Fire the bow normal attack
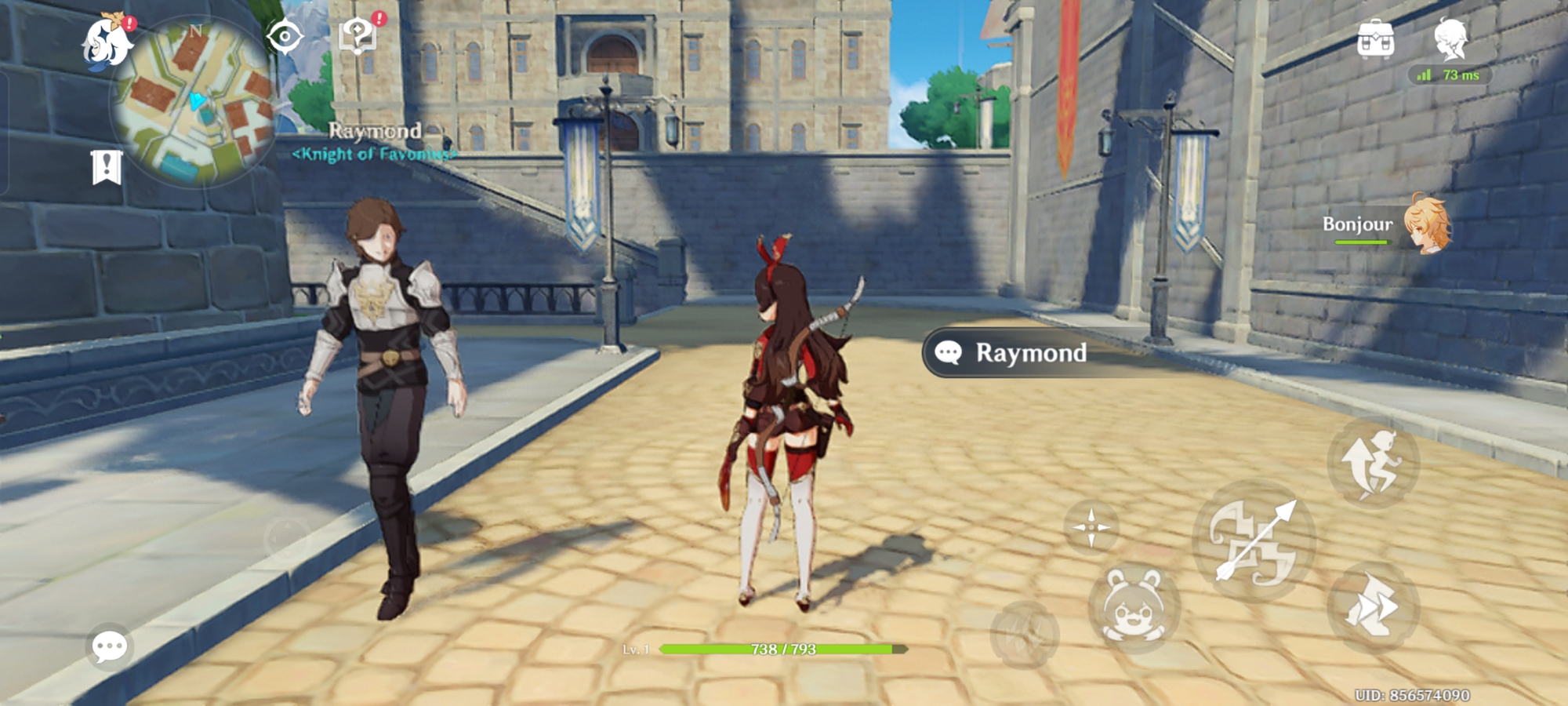This screenshot has height=706, width=1568. coord(1253,541)
